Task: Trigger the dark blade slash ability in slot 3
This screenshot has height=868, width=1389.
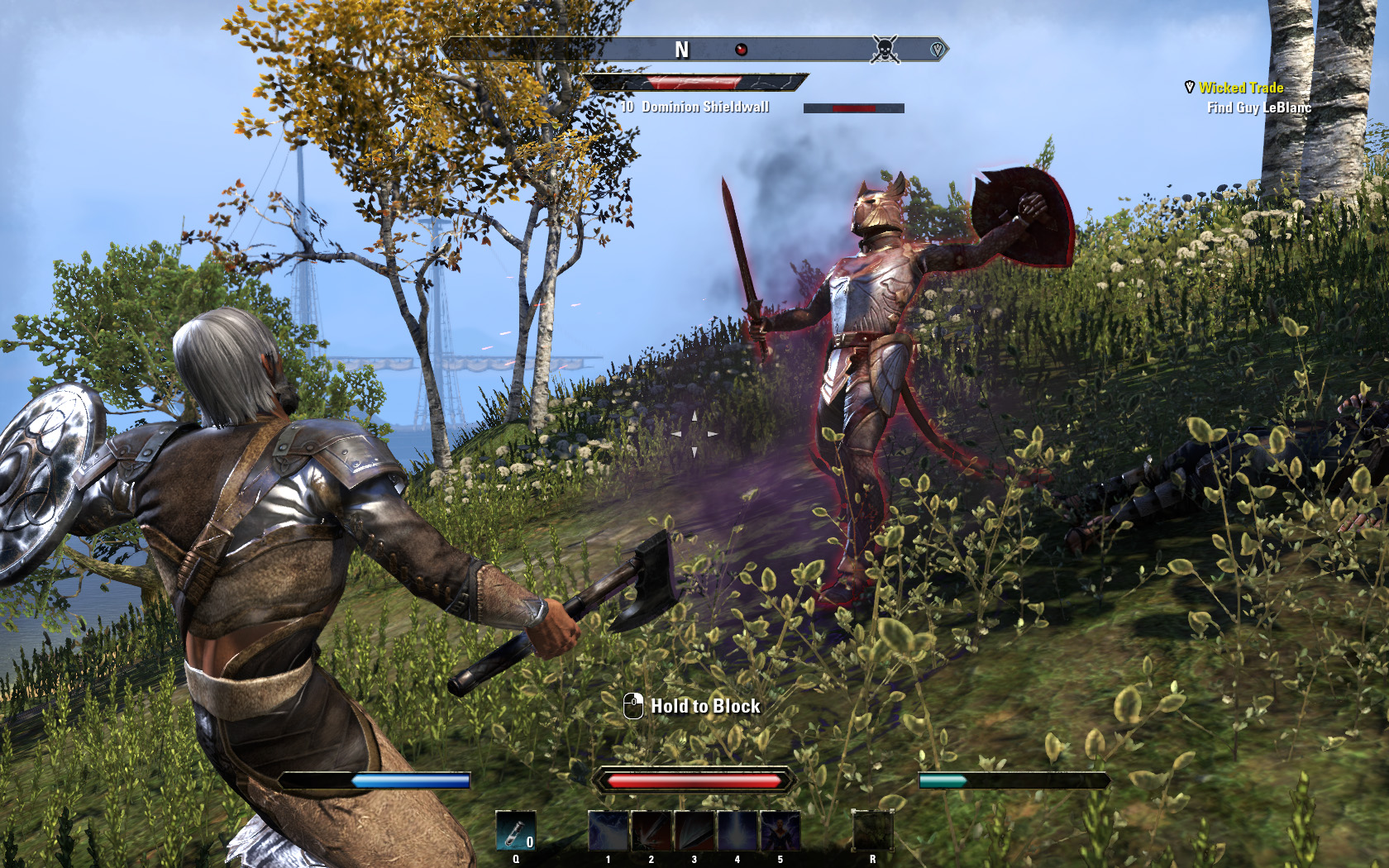Action: click(694, 831)
